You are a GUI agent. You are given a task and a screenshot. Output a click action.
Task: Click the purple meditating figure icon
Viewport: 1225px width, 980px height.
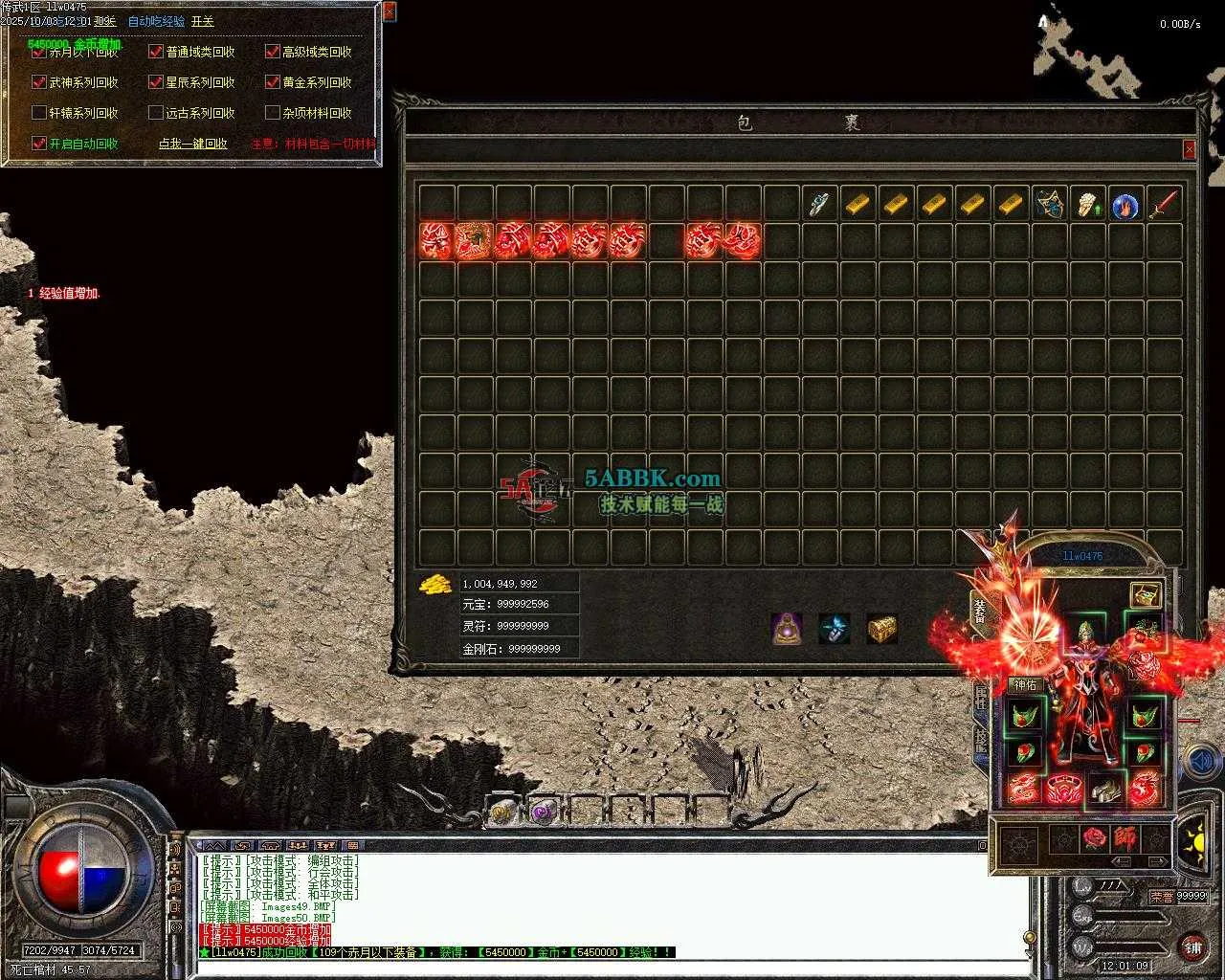[787, 629]
